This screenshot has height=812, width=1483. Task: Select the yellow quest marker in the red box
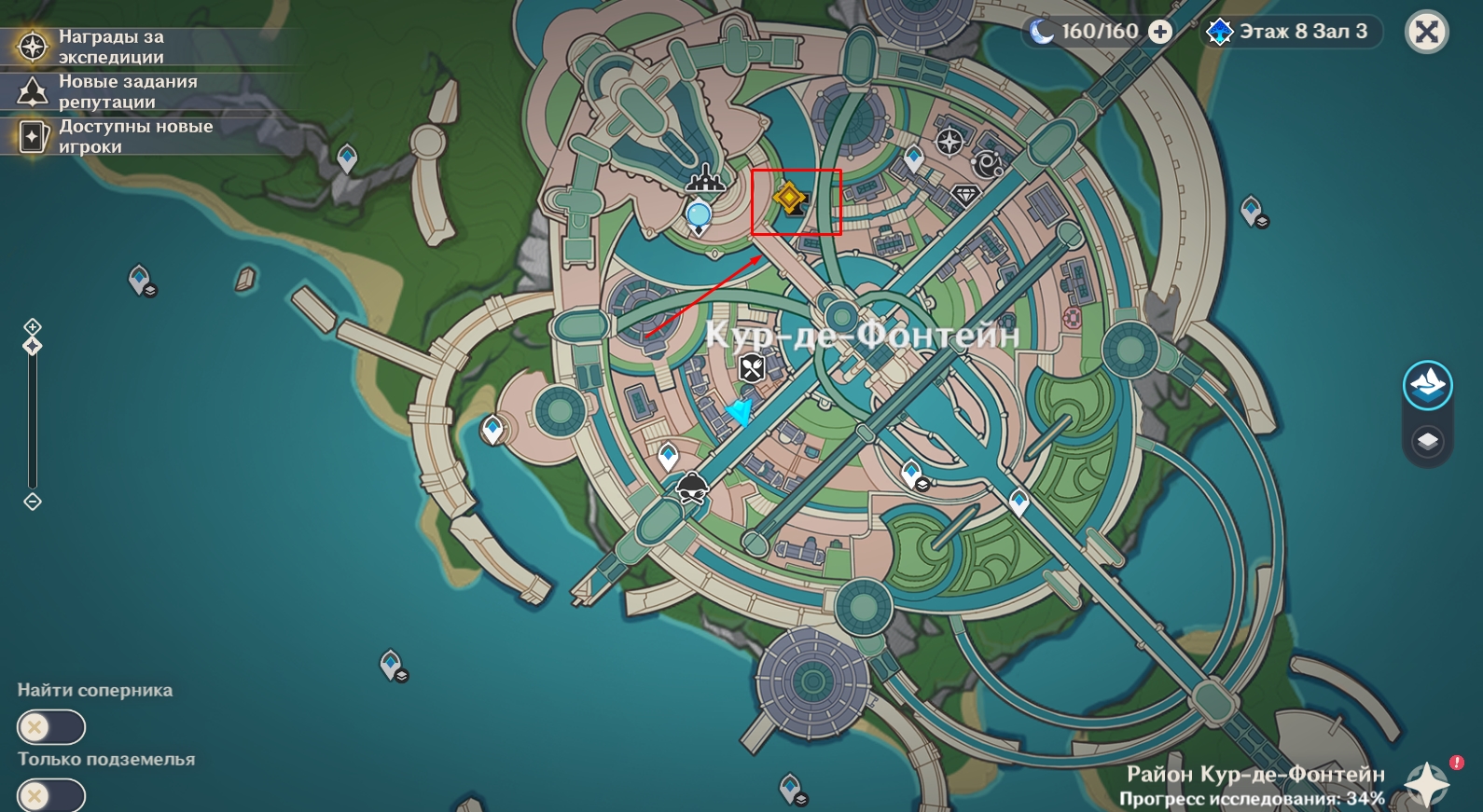790,199
